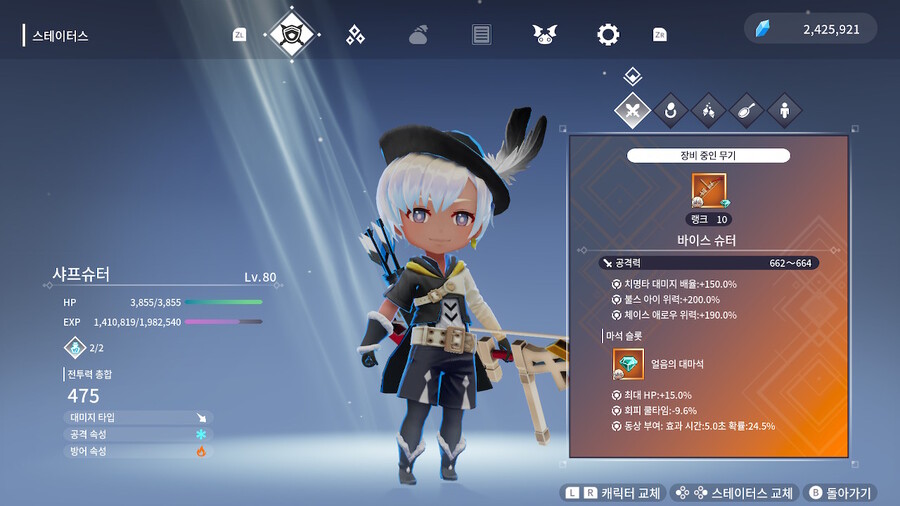Viewport: 900px width, 506px height.
Task: Switch to the sparkling crystals tab
Action: point(708,110)
